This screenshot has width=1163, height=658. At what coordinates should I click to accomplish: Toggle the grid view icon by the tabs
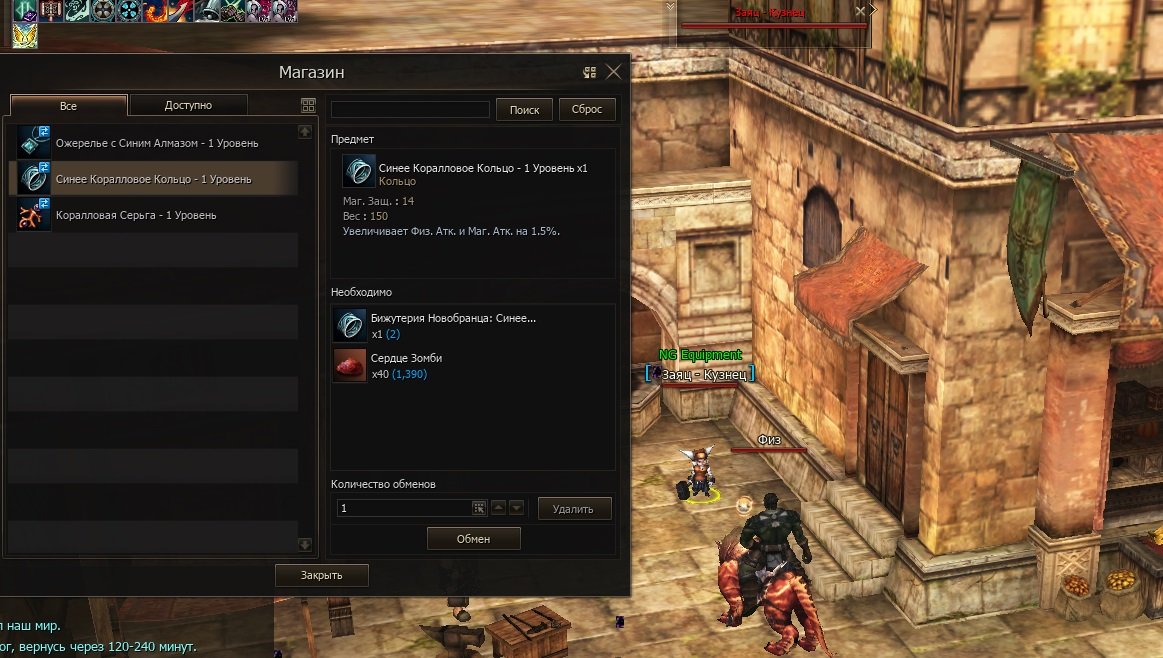point(308,106)
